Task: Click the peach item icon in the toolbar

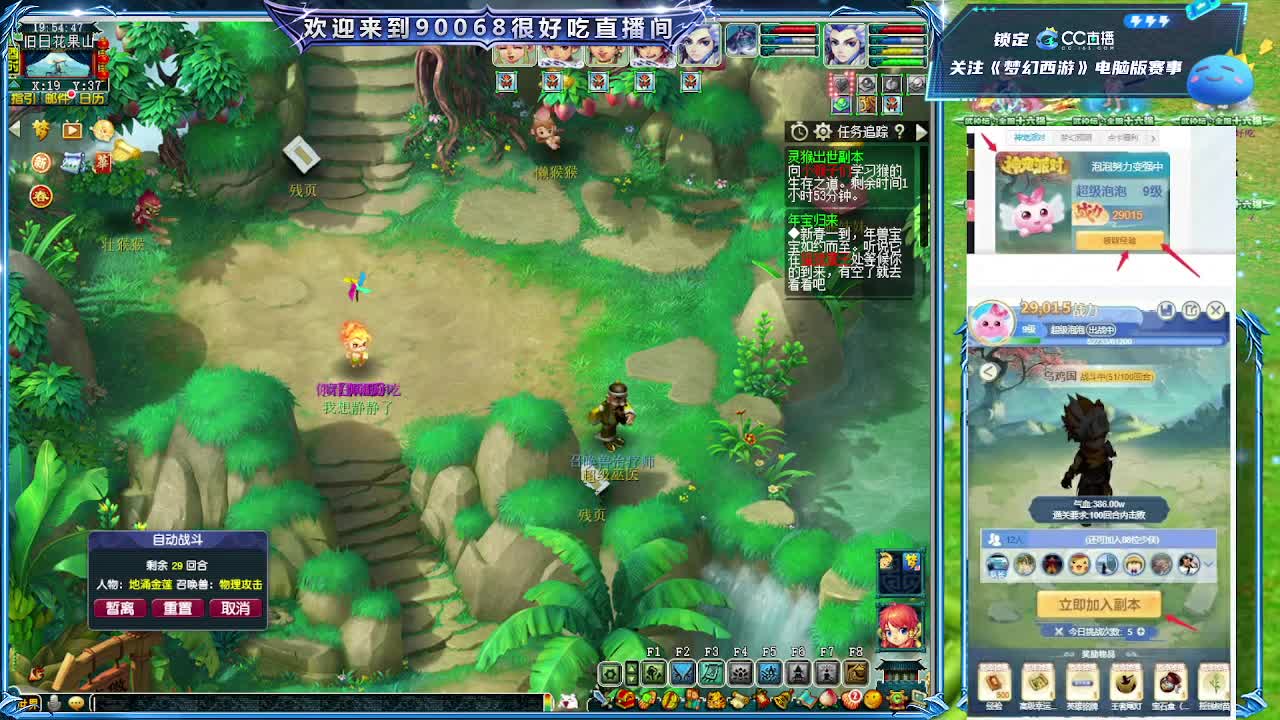Action: (x=828, y=698)
